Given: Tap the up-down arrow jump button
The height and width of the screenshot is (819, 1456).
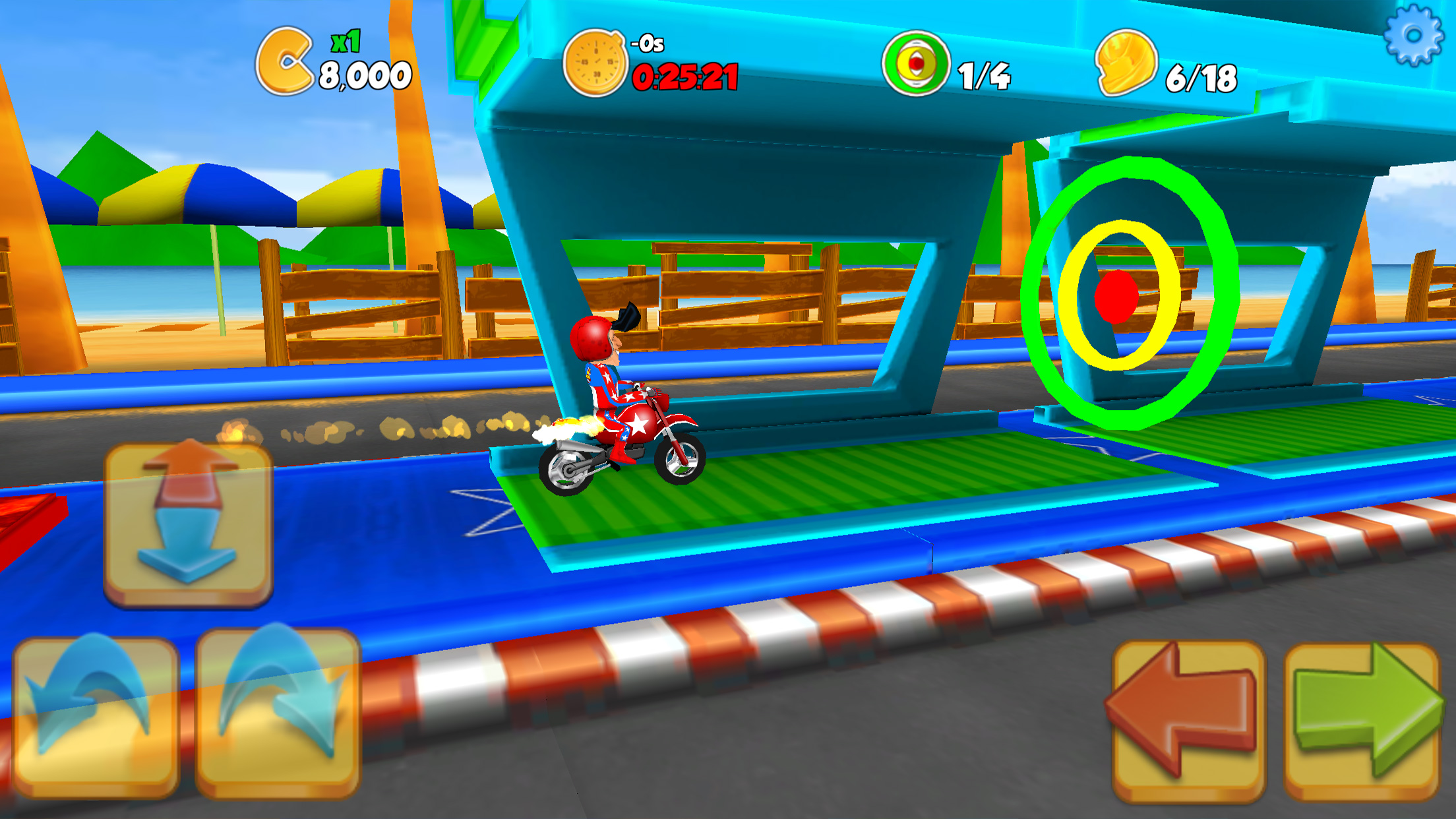Looking at the screenshot, I should pos(189,523).
